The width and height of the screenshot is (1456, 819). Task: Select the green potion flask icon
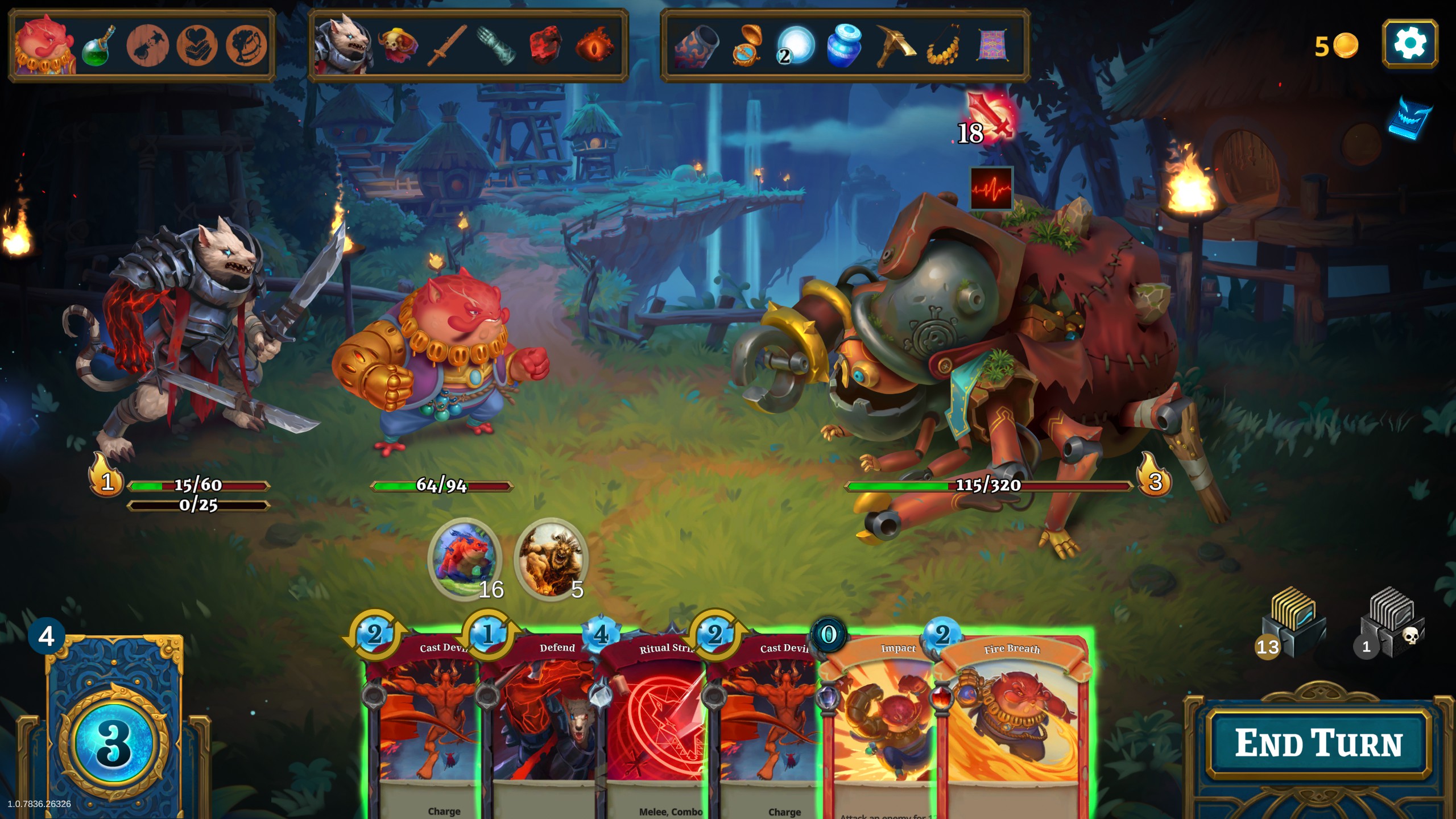98,45
